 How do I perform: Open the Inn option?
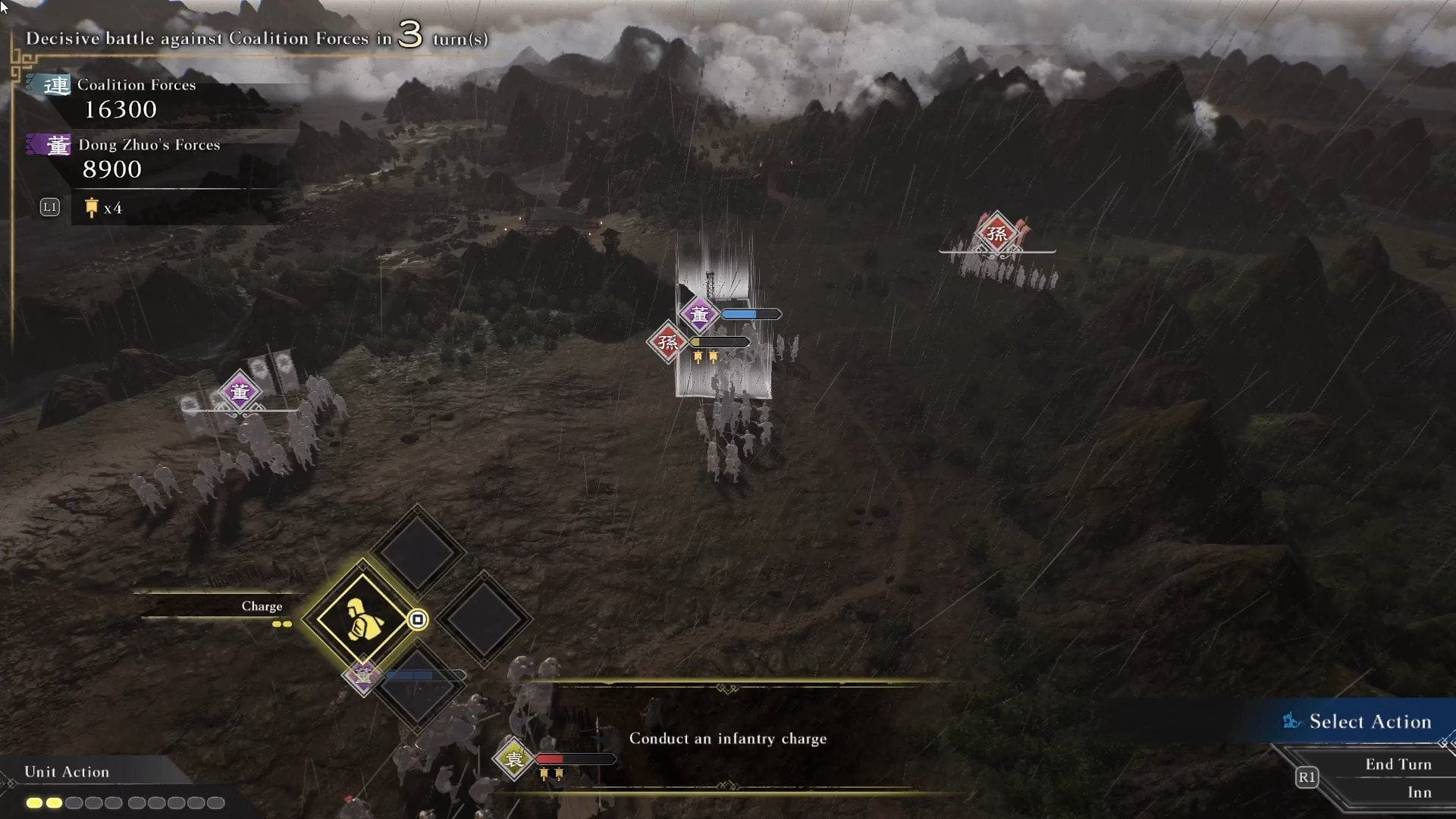(x=1419, y=792)
